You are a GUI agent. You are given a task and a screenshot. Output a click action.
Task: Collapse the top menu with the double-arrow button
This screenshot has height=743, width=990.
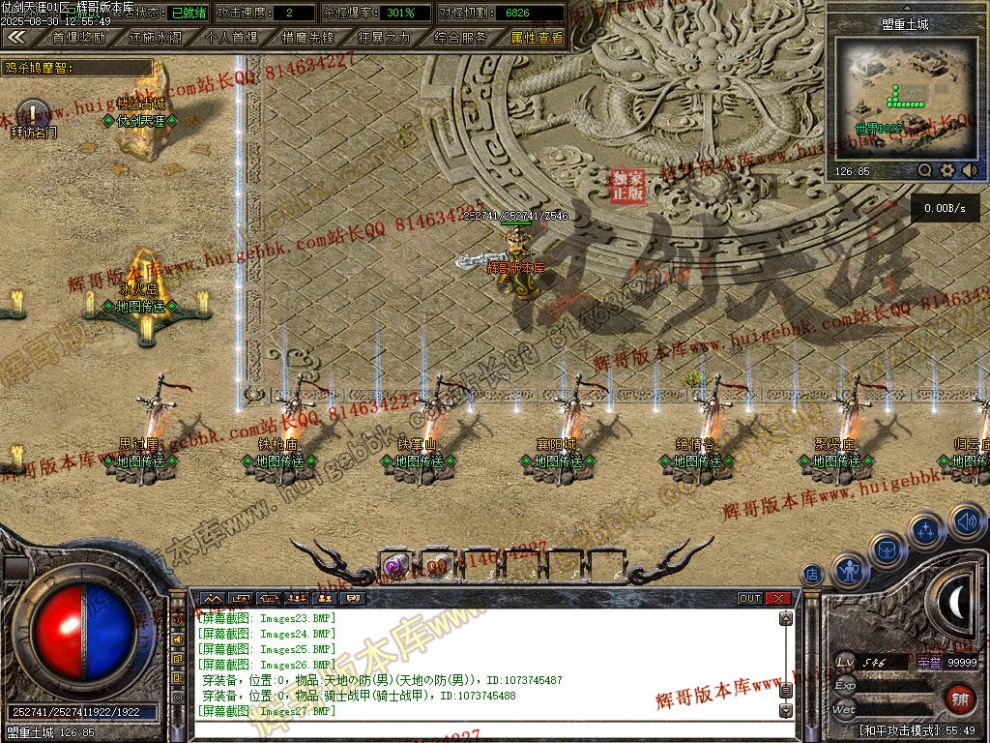(16, 37)
